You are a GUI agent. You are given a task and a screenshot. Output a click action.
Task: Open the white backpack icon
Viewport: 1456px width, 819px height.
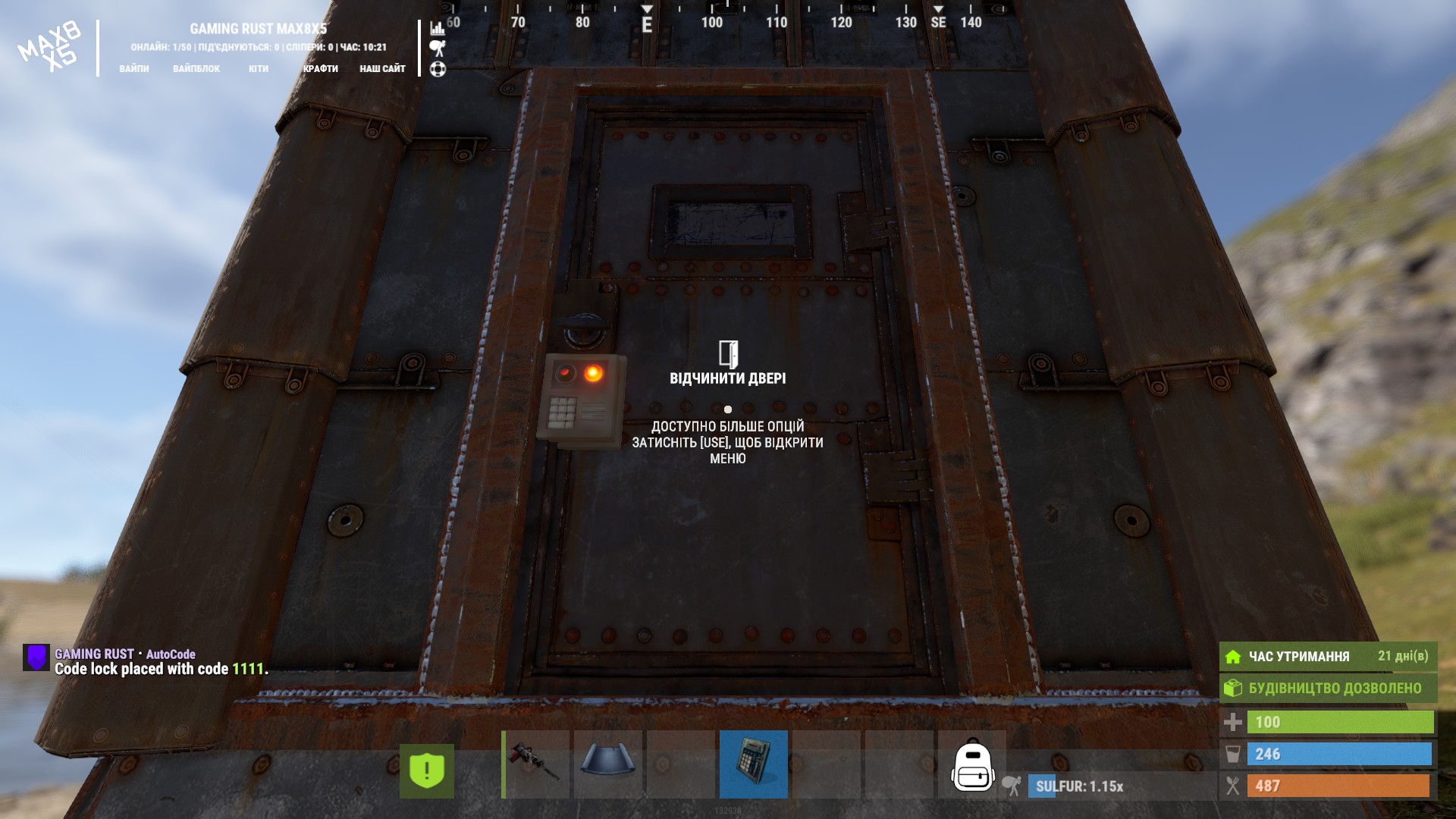tap(973, 767)
